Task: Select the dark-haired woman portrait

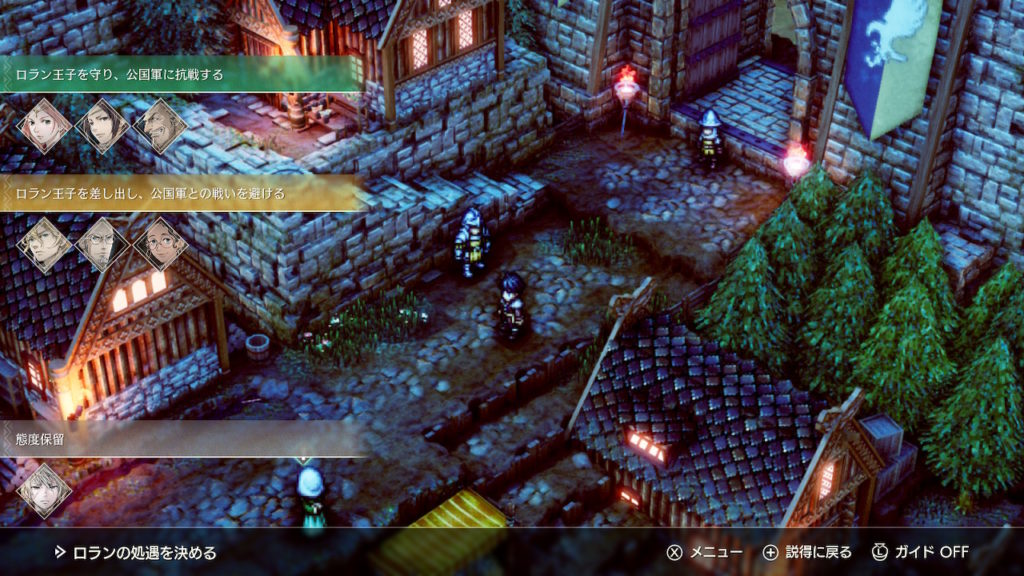Action: coord(103,126)
